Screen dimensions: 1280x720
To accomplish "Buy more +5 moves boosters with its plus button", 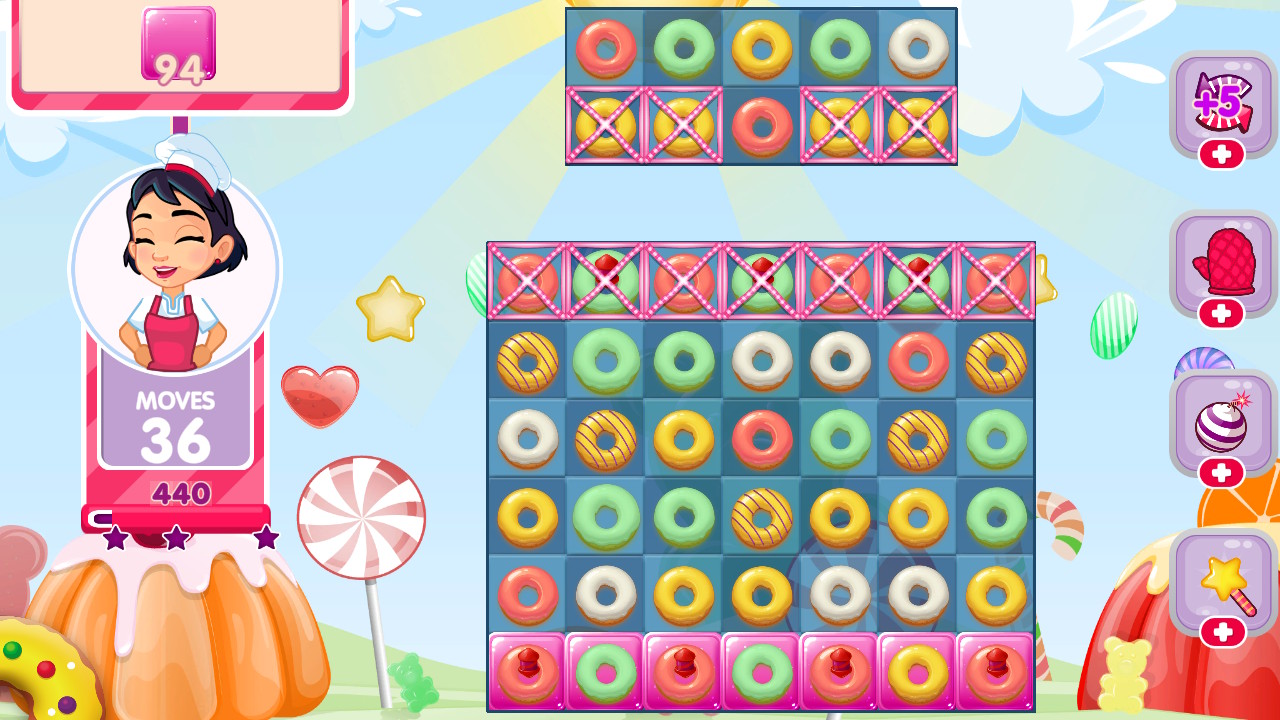I will click(x=1223, y=152).
